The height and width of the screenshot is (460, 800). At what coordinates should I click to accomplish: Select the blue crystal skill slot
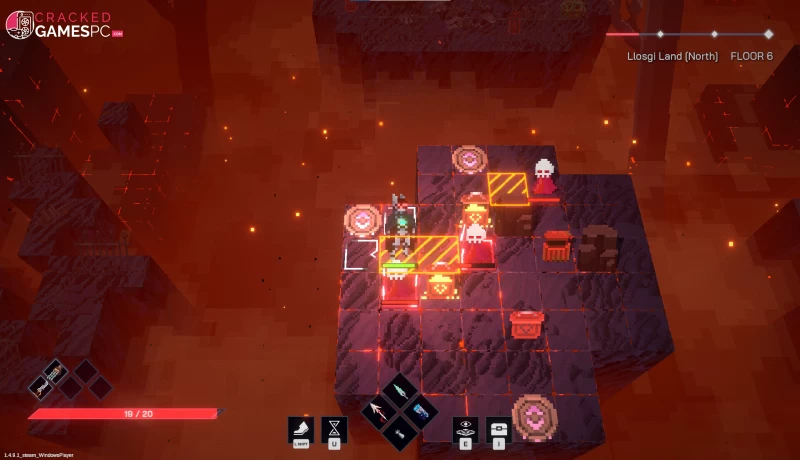(420, 410)
